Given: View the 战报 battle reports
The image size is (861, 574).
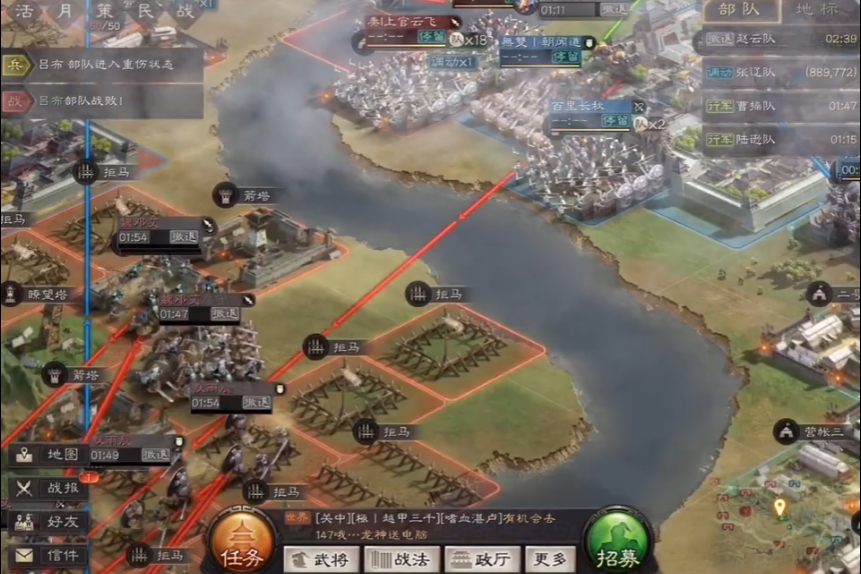Looking at the screenshot, I should click(50, 489).
